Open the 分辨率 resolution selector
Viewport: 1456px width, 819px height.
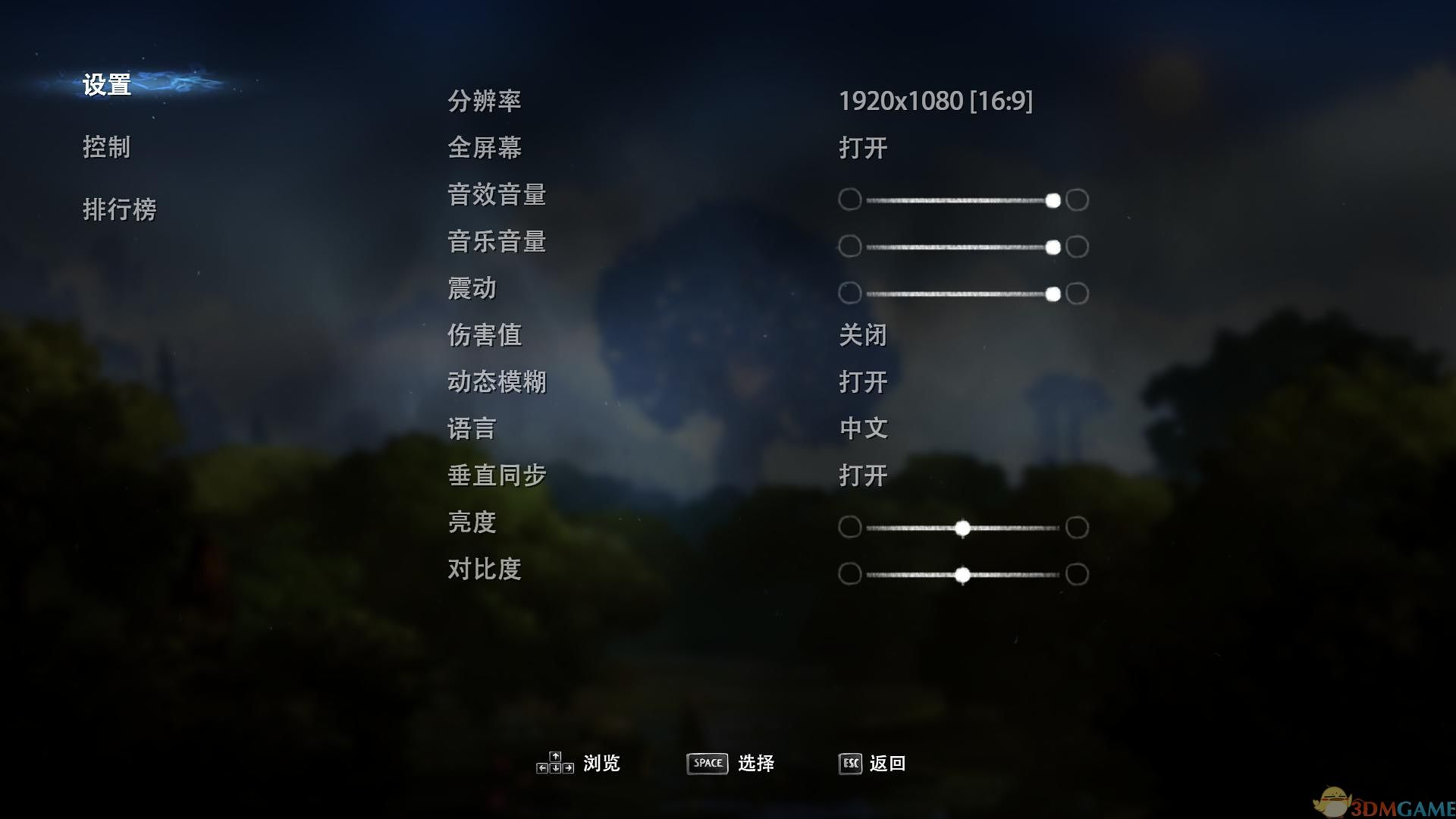point(938,102)
